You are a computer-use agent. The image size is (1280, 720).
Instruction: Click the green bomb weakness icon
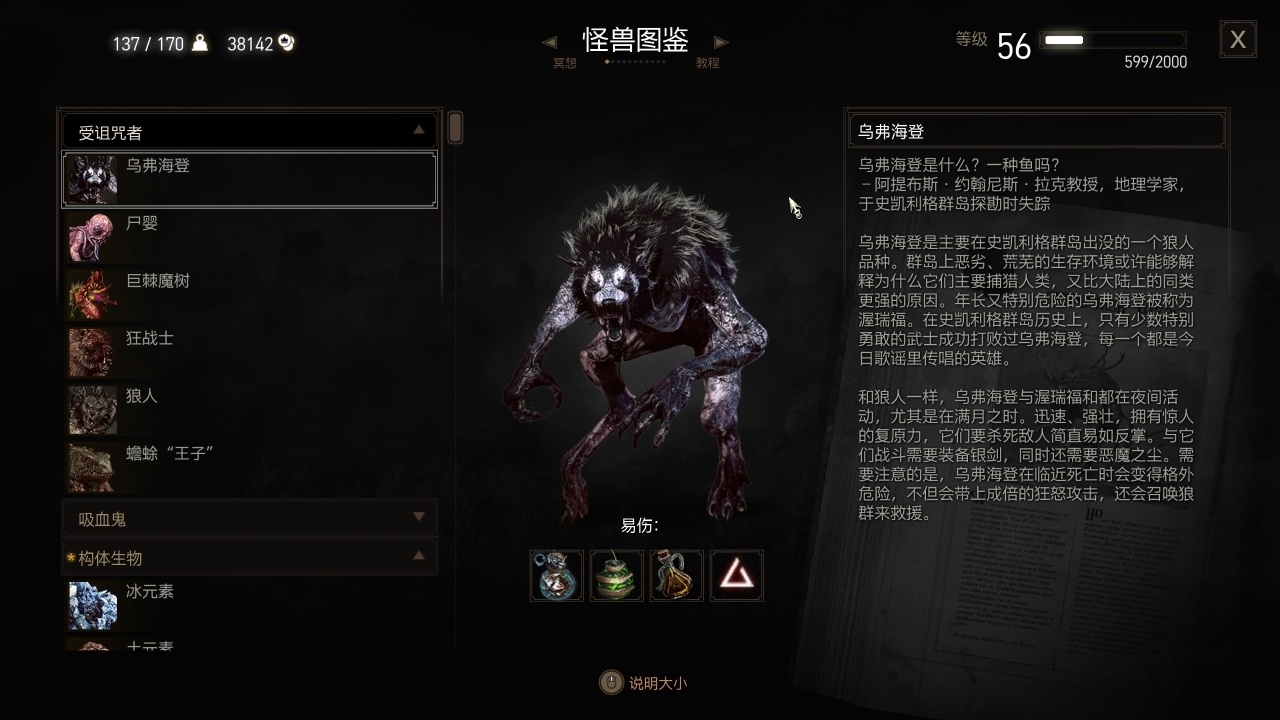[616, 575]
